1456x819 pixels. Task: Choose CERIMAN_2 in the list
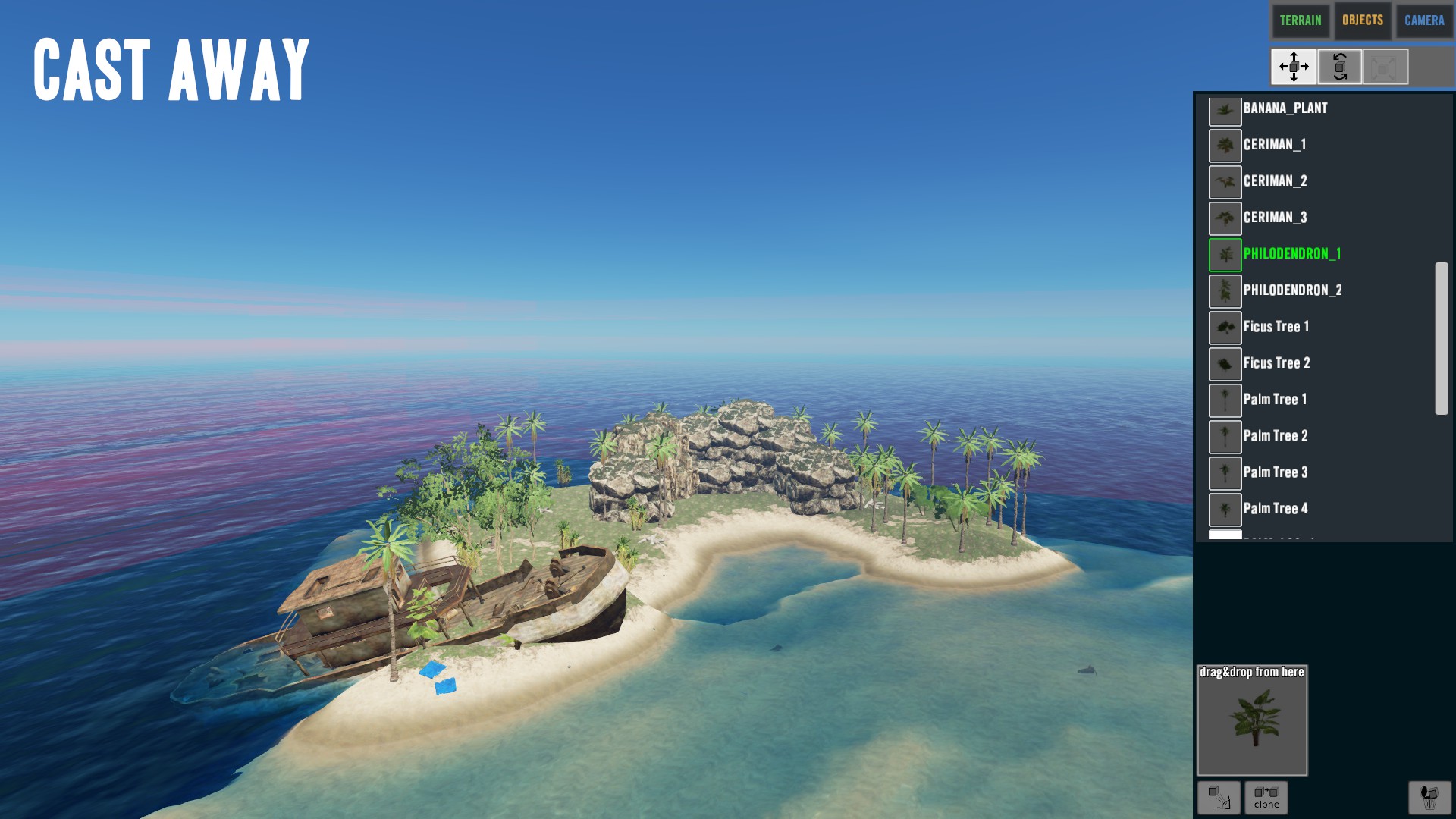click(1275, 181)
